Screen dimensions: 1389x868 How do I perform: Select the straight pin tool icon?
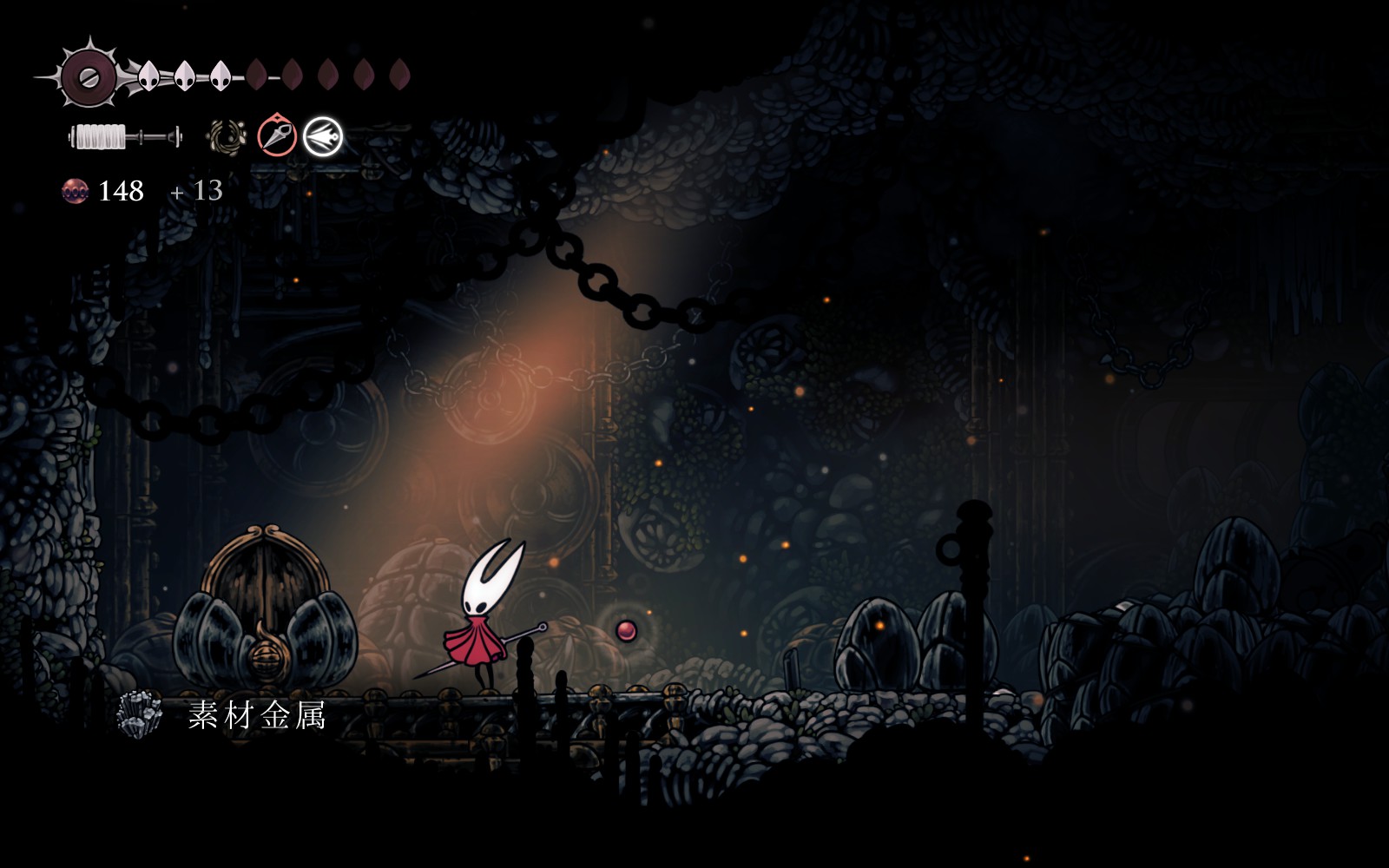coord(277,136)
